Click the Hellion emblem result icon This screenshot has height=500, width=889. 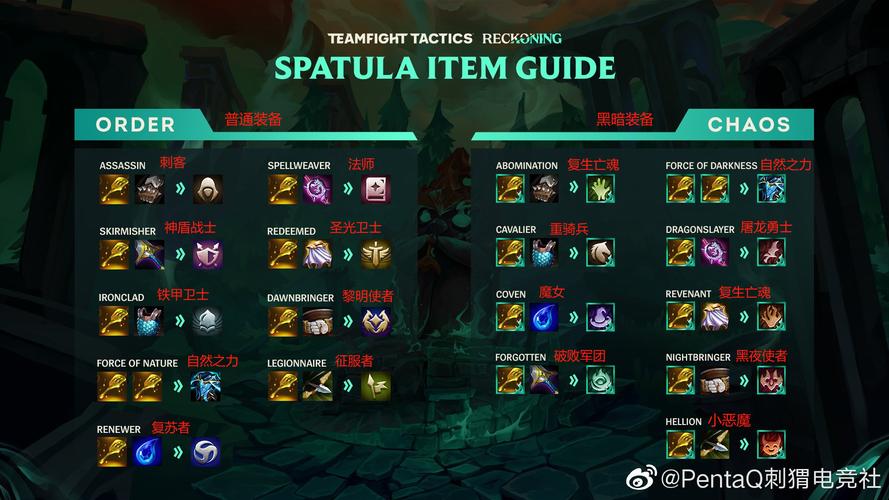[x=771, y=444]
